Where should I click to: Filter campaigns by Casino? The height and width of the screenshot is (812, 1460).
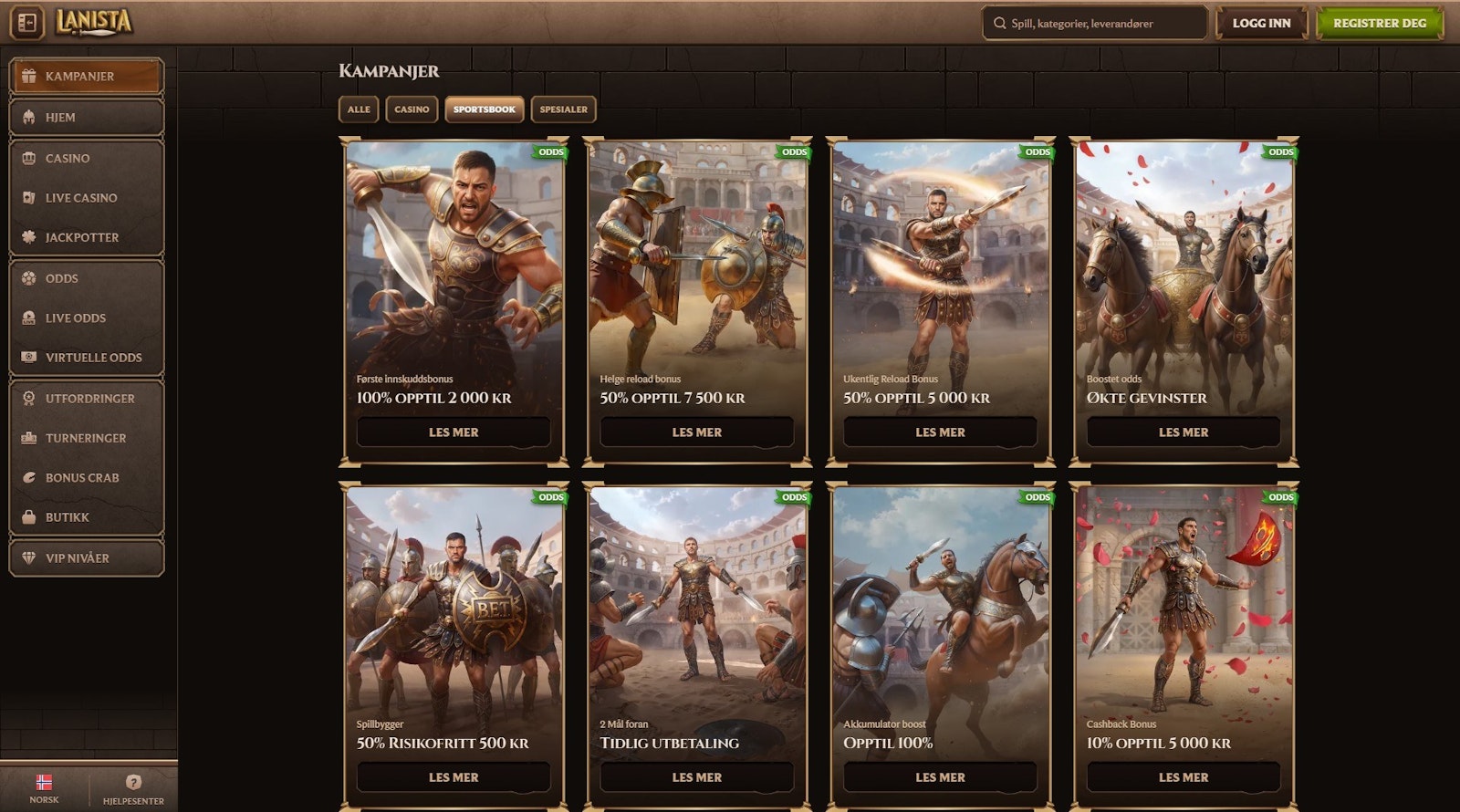(x=412, y=109)
